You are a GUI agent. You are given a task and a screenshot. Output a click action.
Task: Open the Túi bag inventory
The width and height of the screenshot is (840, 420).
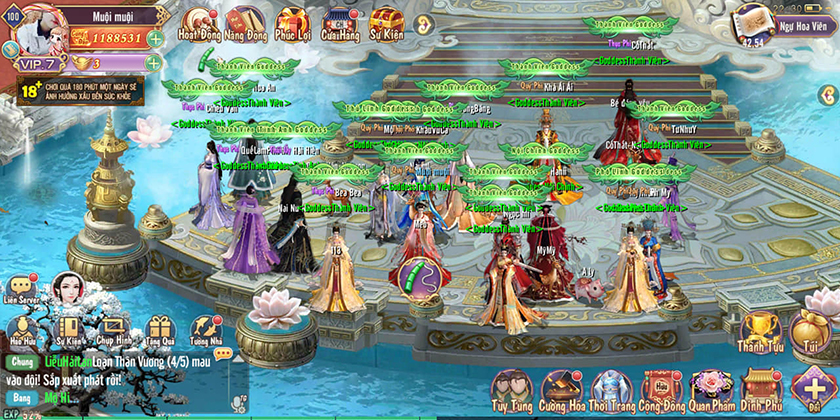[810, 332]
